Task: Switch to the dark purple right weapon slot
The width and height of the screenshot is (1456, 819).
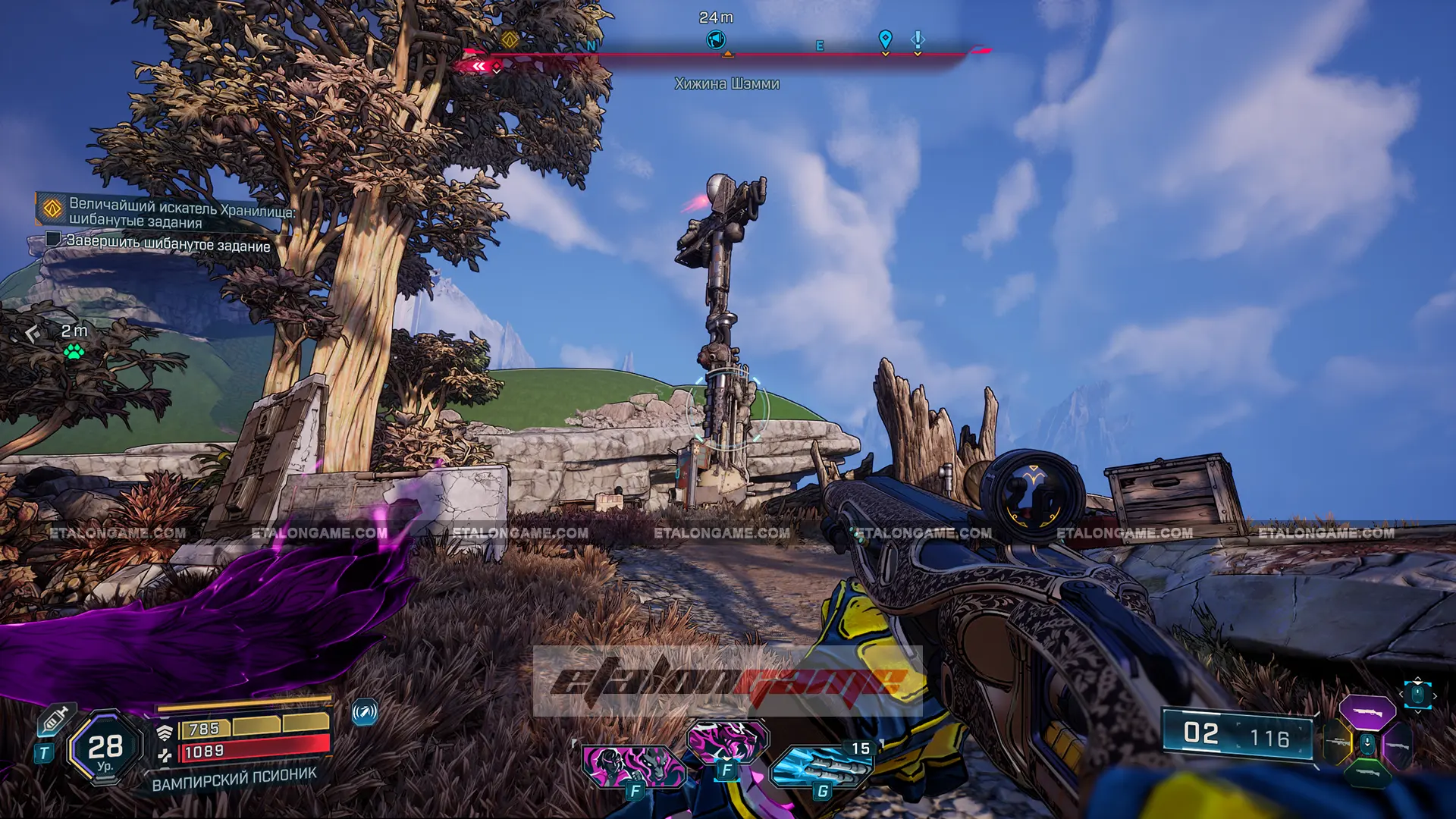Action: click(1396, 744)
